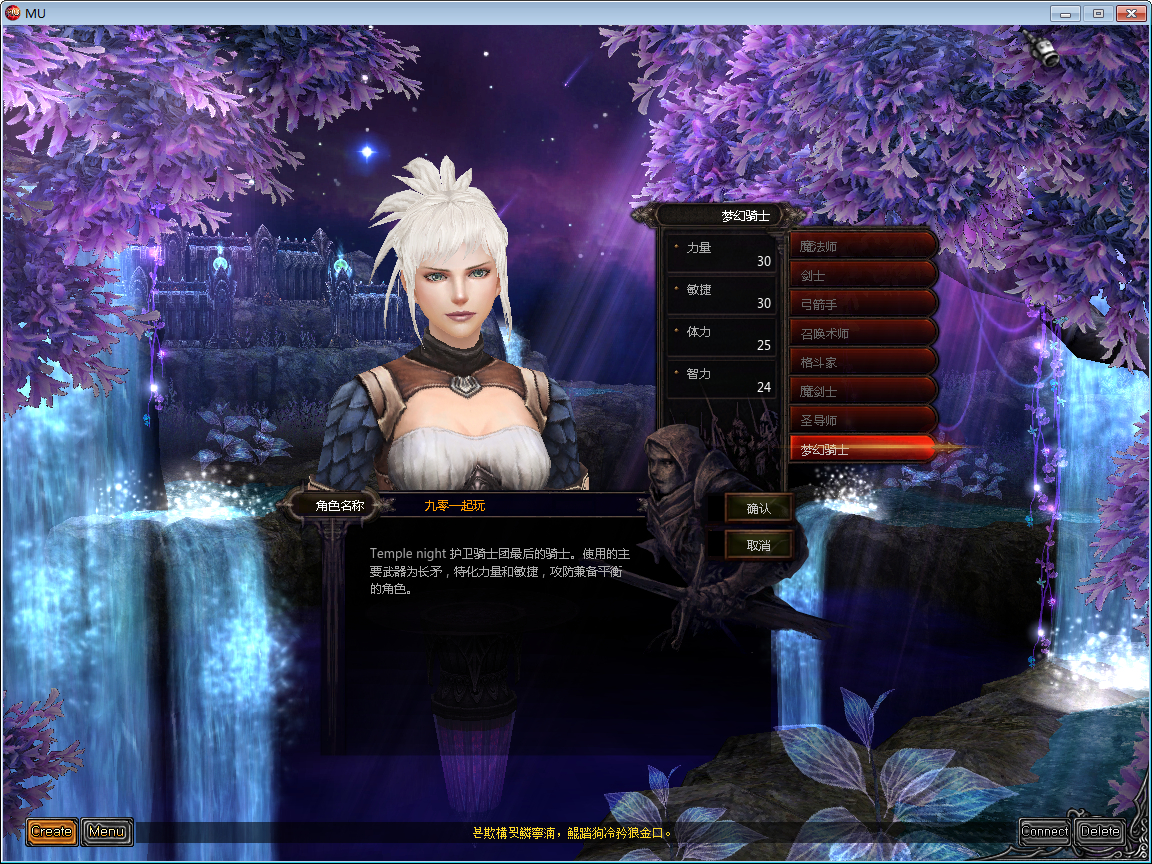Select the 魔法师 class
Screen dimensions: 1152x864
[x=862, y=246]
